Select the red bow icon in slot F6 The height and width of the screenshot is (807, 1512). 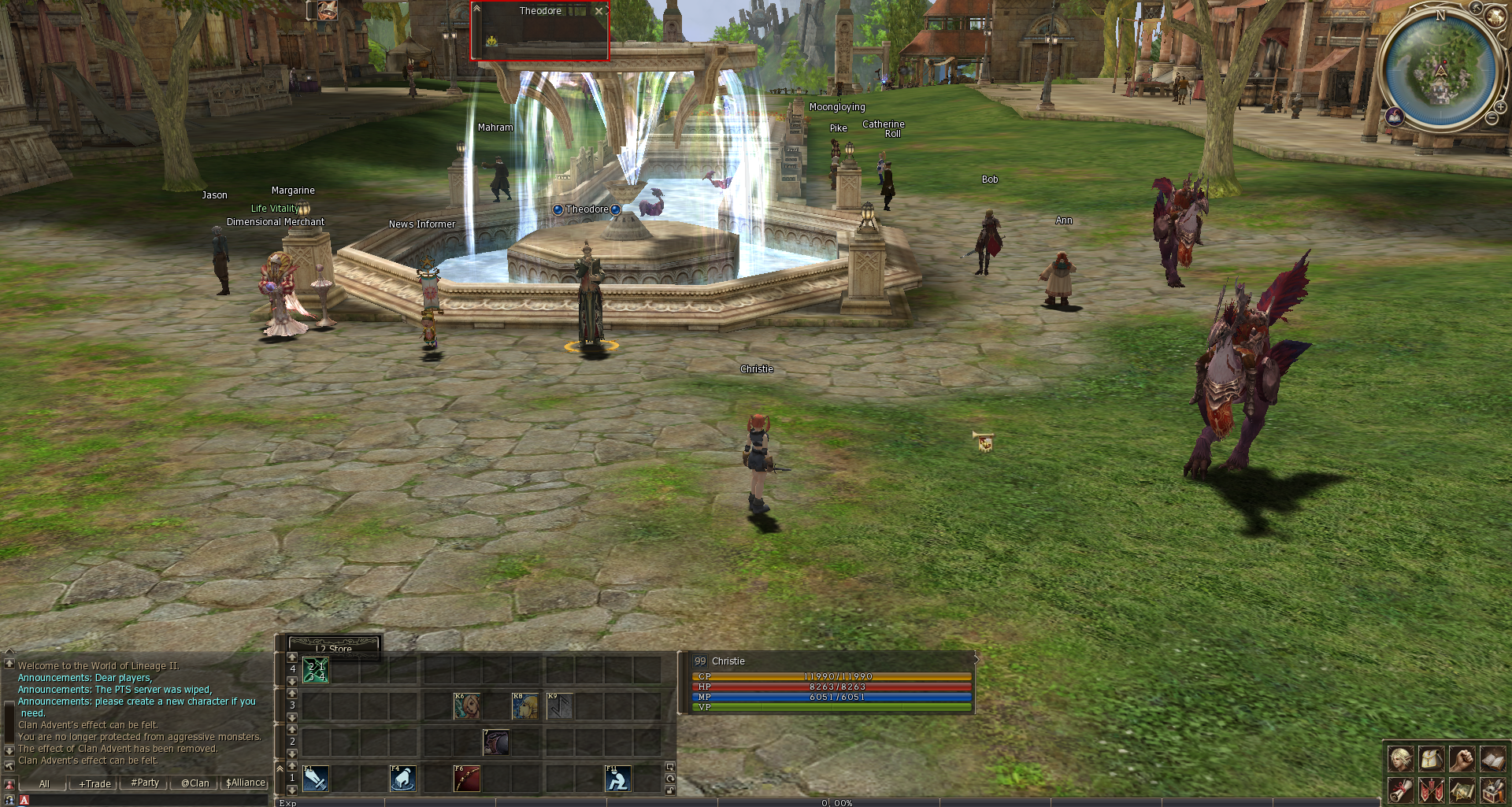pyautogui.click(x=467, y=779)
